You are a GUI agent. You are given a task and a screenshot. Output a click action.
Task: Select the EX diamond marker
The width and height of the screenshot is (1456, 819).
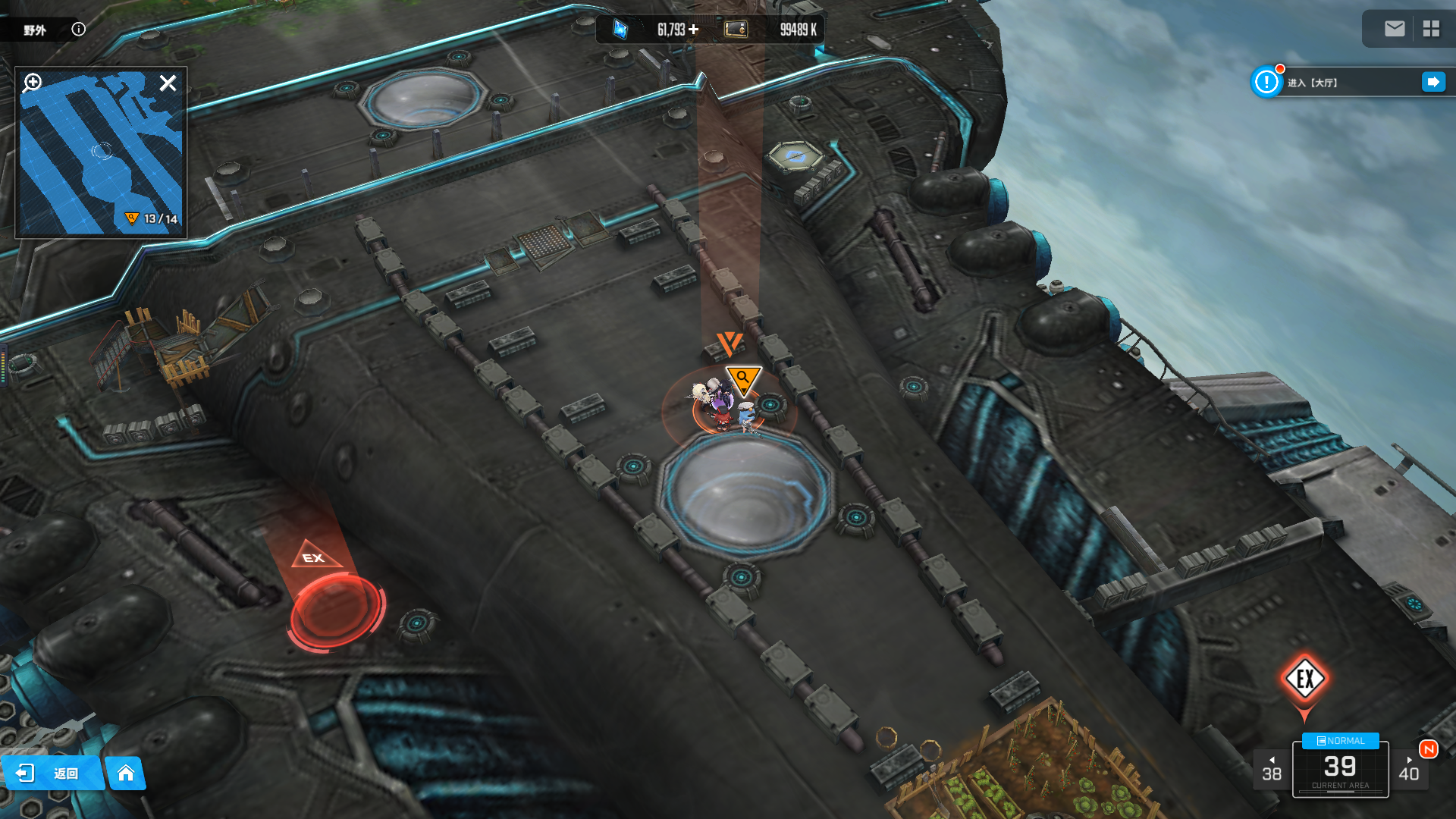pyautogui.click(x=1304, y=679)
